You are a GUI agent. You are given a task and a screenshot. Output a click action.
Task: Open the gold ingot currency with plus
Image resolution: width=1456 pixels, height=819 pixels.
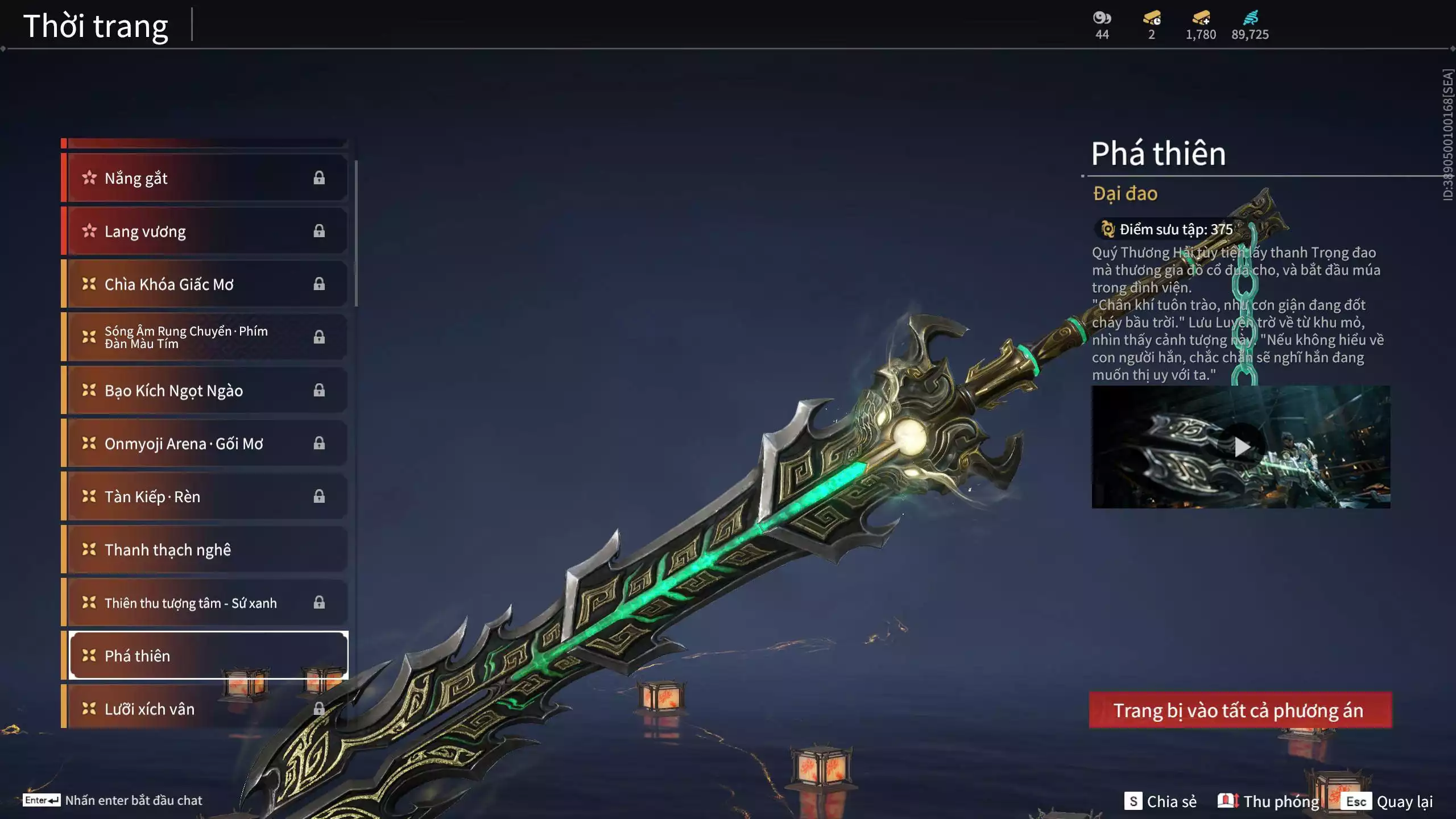click(x=1201, y=18)
